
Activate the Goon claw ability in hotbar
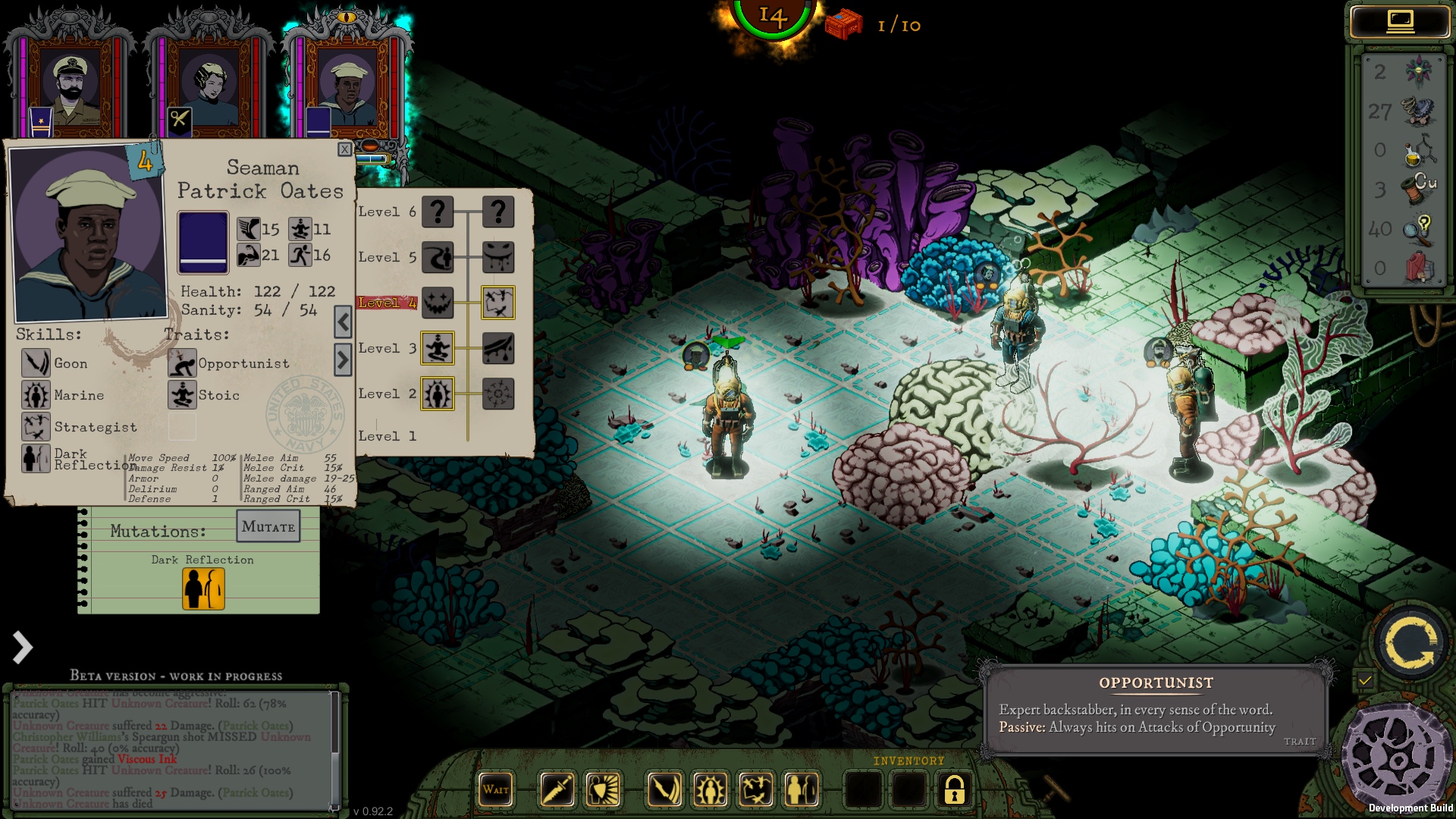coord(664,789)
